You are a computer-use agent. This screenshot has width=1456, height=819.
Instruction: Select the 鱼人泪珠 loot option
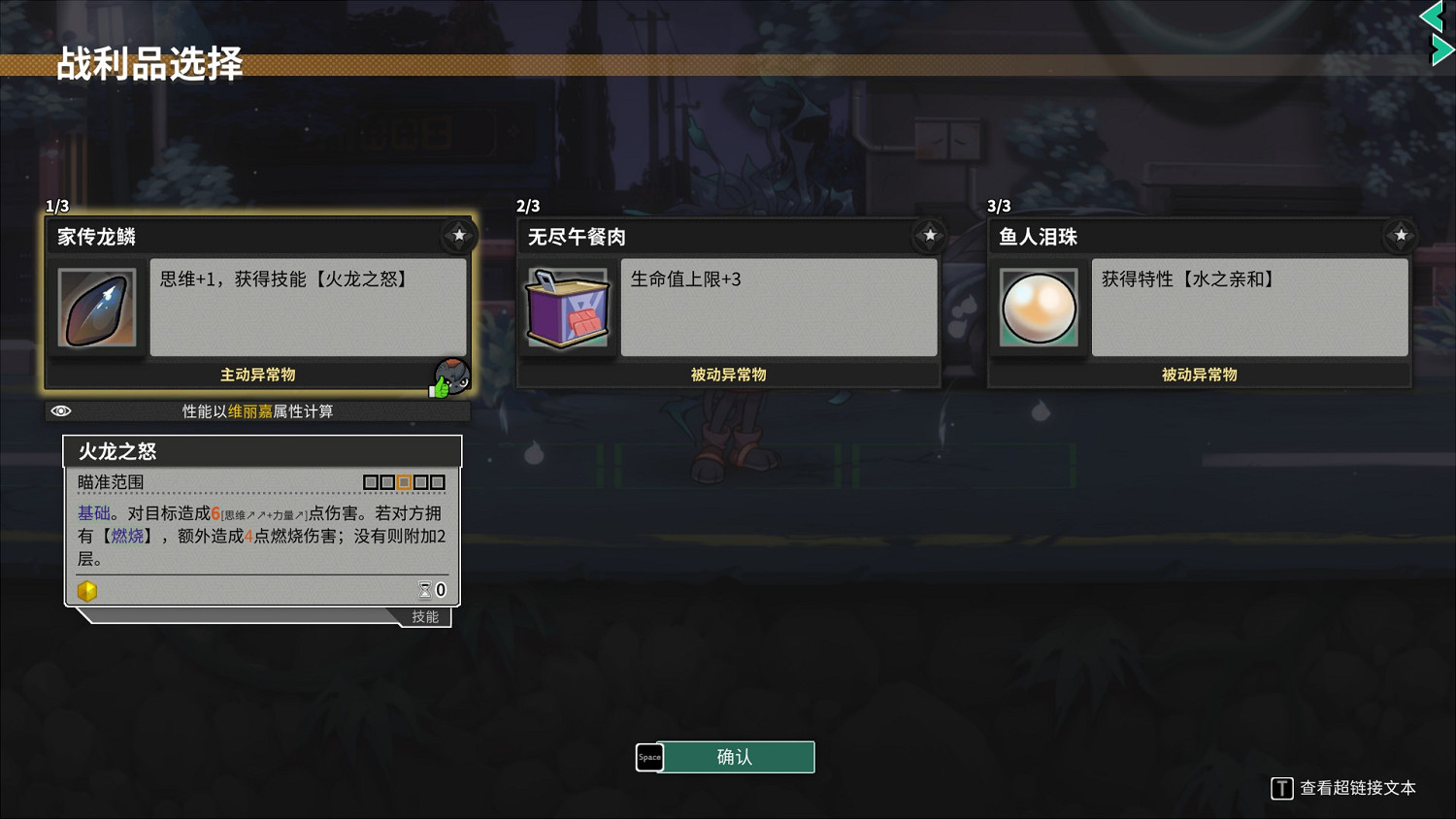coord(1199,301)
